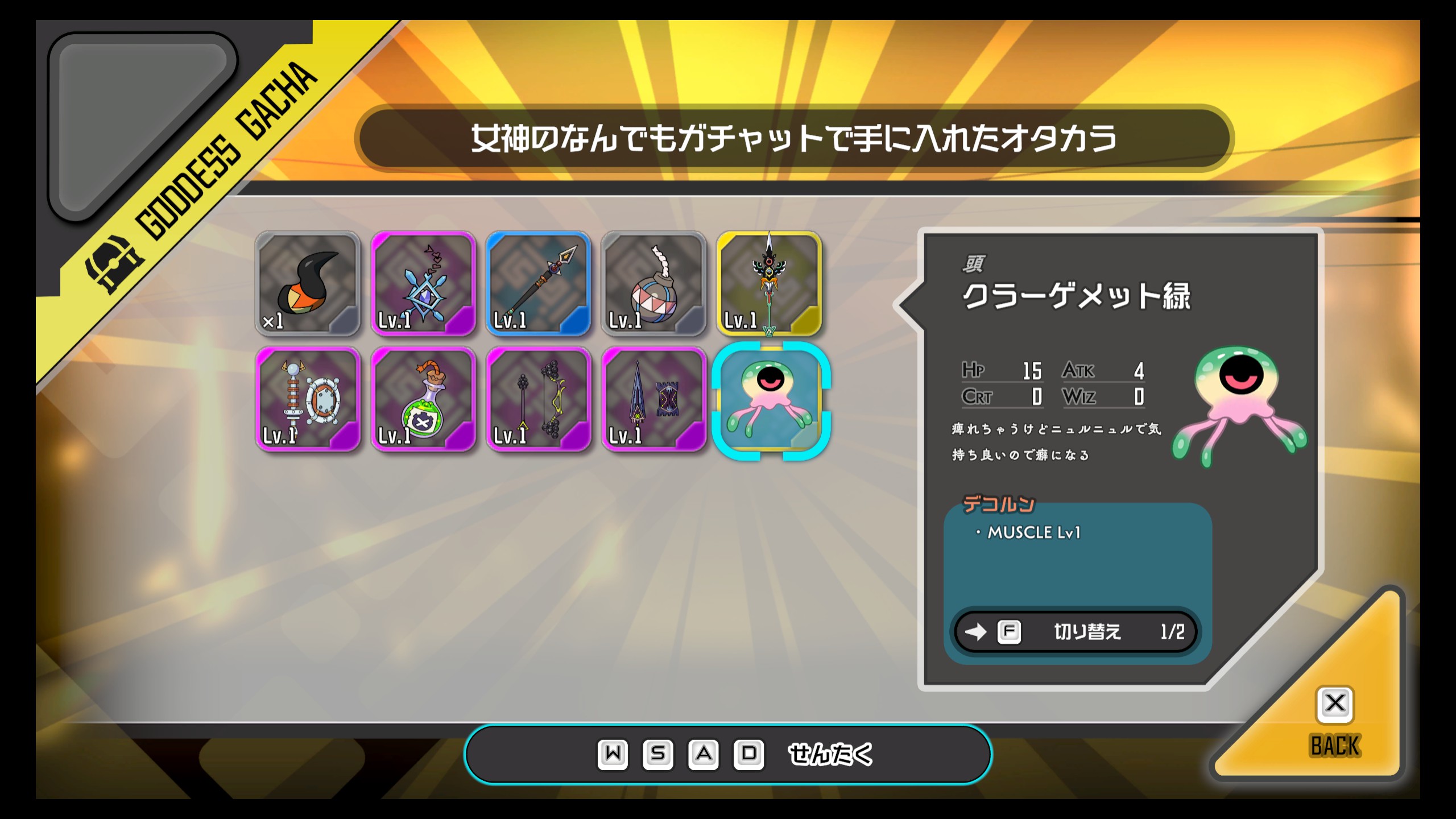Pick the crystal heart charm slot
This screenshot has width=1456, height=819.
[423, 283]
